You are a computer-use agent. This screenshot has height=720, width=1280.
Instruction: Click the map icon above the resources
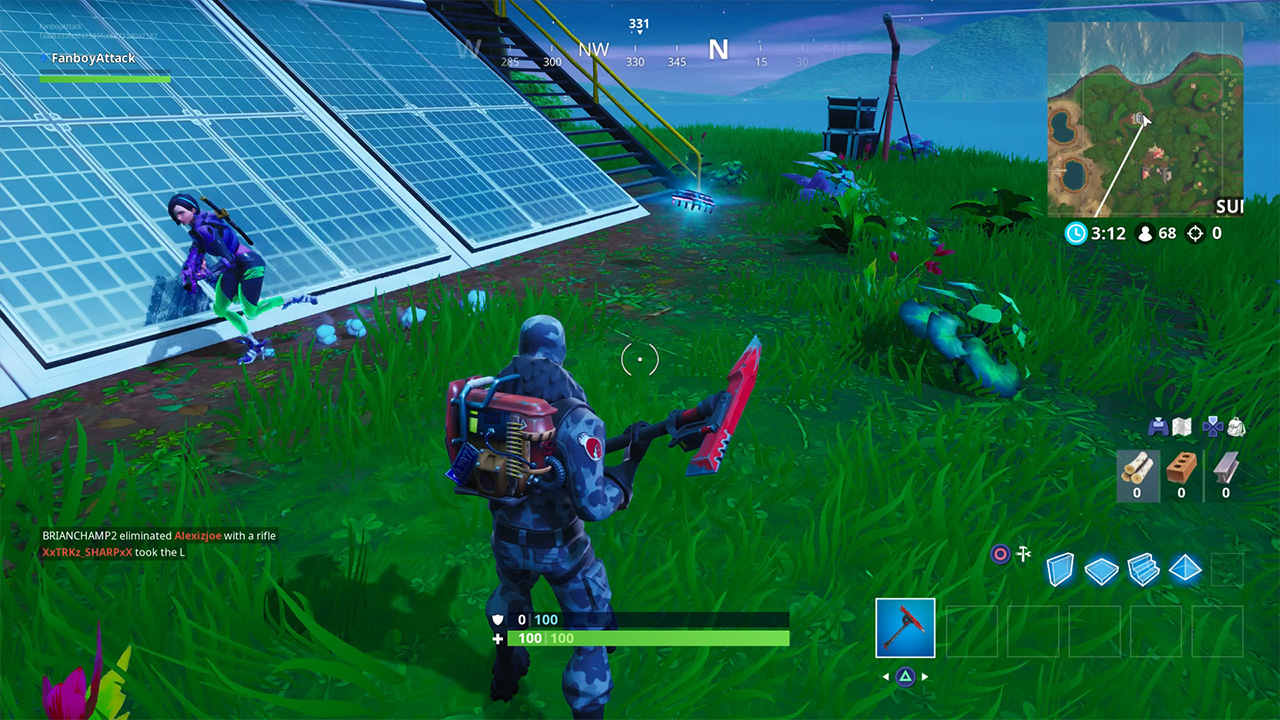click(x=1182, y=428)
